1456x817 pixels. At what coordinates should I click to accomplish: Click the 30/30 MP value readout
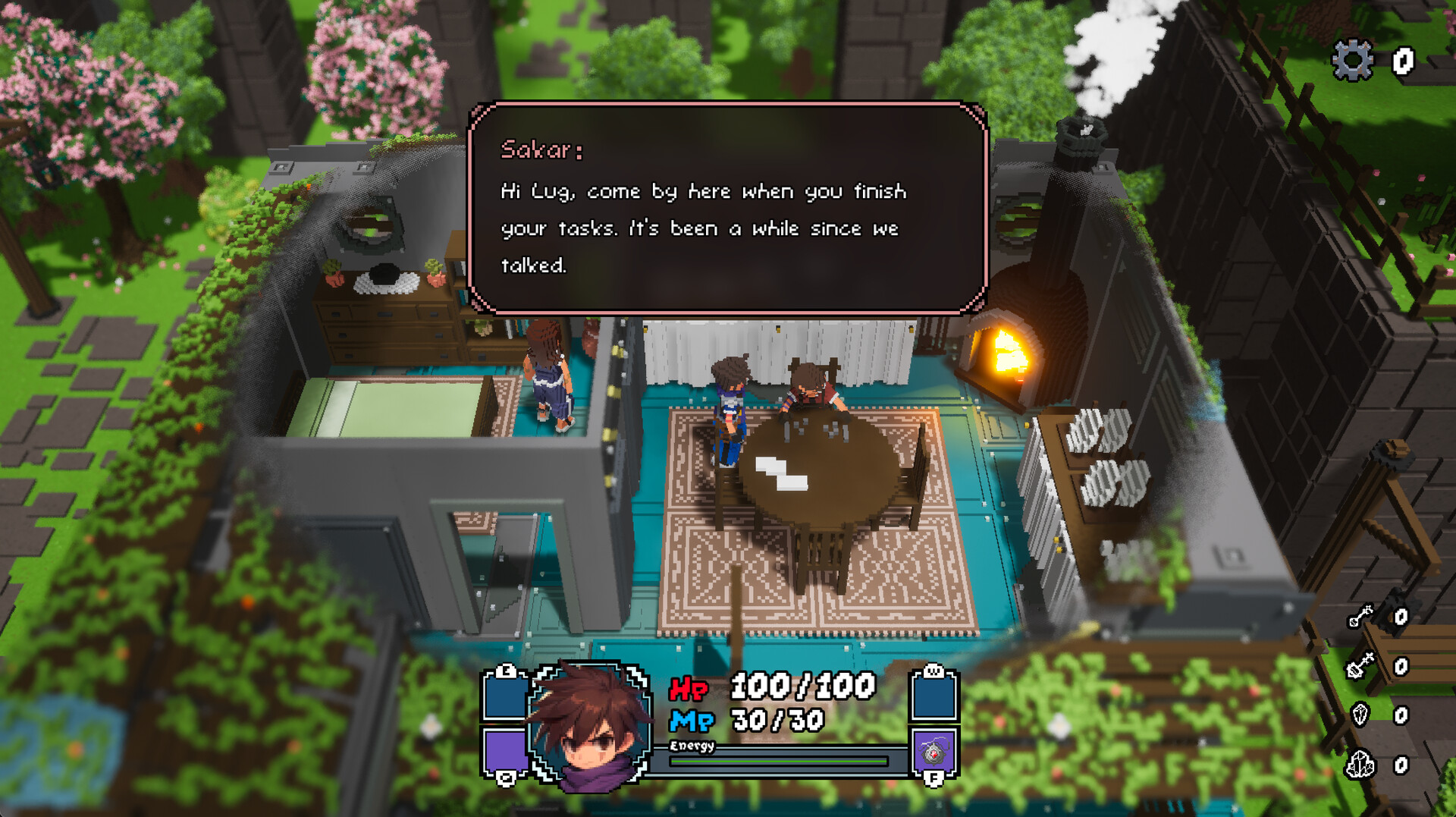(x=776, y=719)
